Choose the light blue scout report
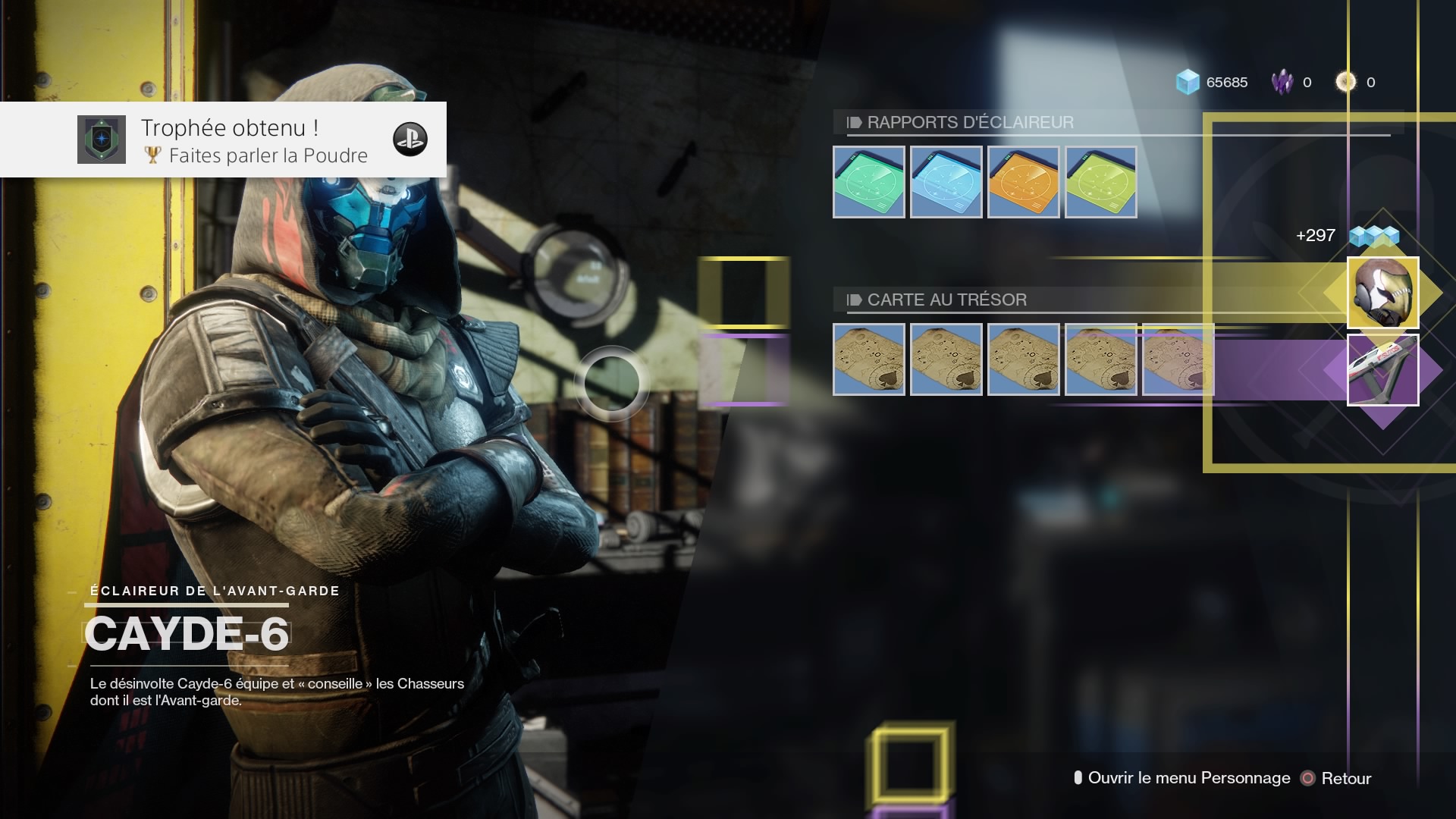Viewport: 1456px width, 819px height. pyautogui.click(x=946, y=182)
